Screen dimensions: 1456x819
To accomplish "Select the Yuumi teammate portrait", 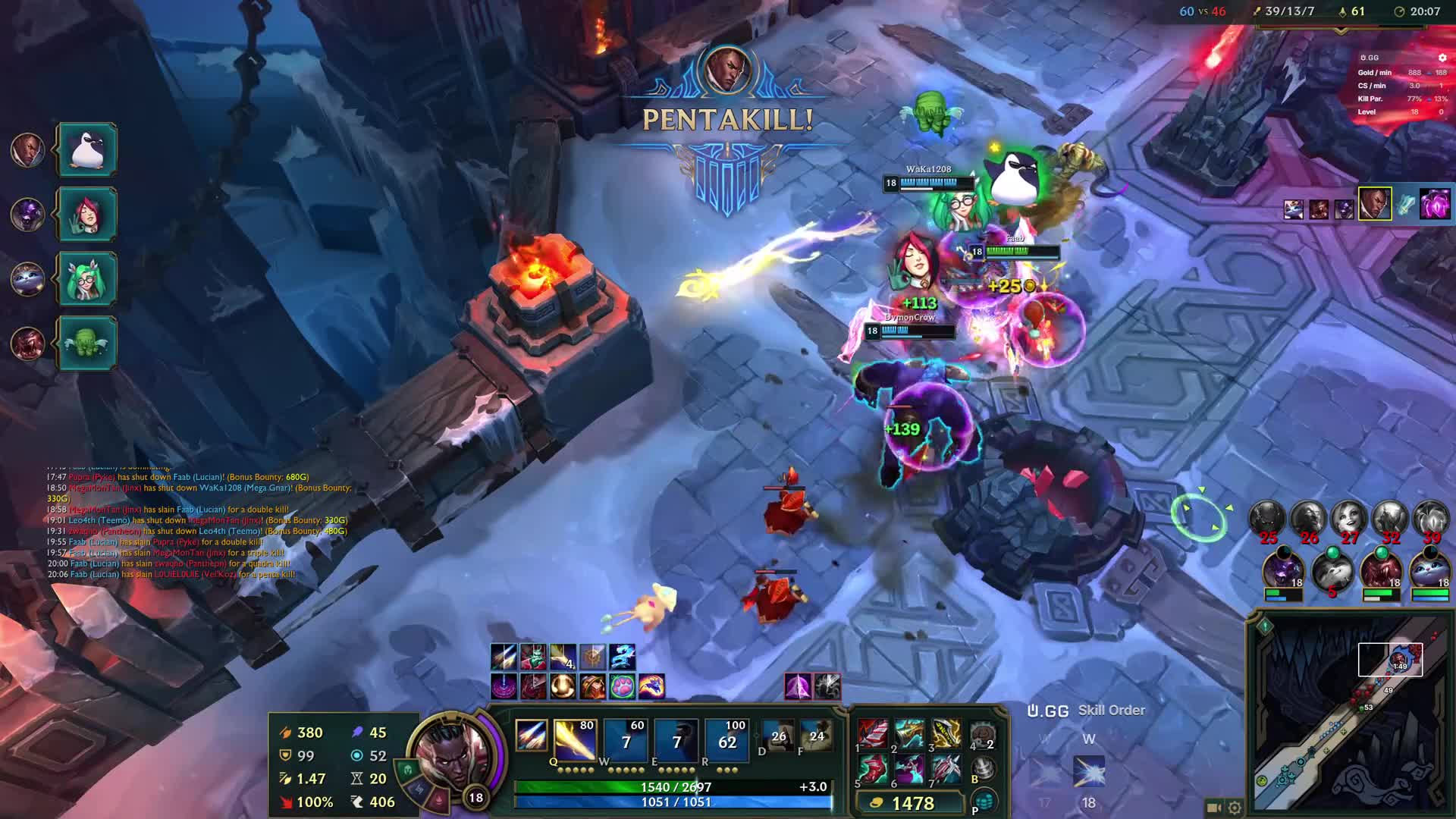I will click(1429, 571).
